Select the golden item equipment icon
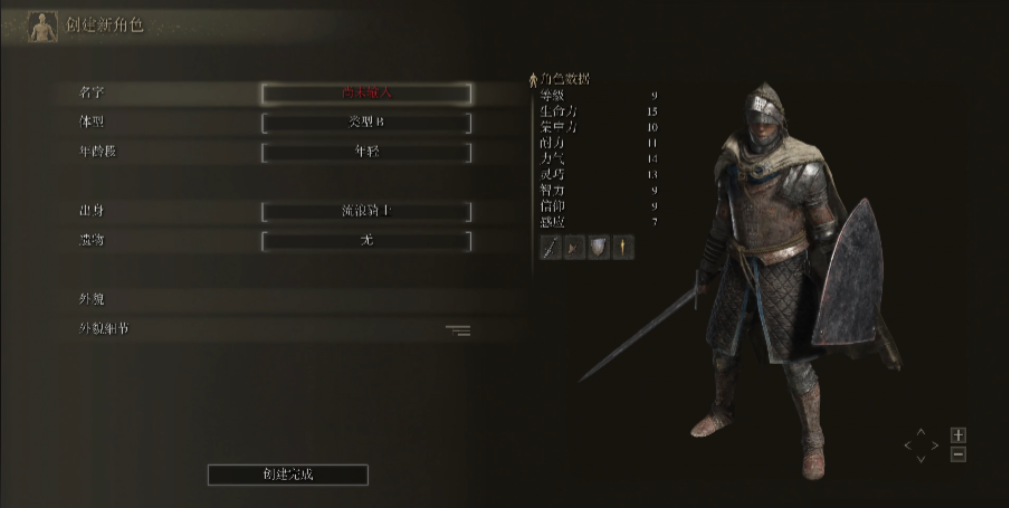1009x508 pixels. 622,247
